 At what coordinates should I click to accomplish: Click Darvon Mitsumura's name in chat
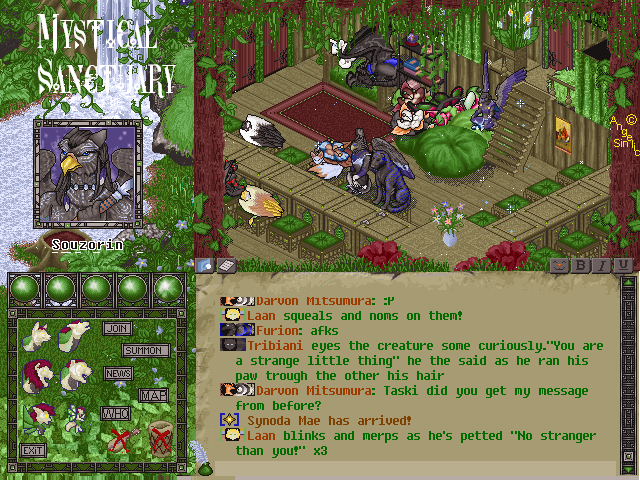(x=310, y=300)
